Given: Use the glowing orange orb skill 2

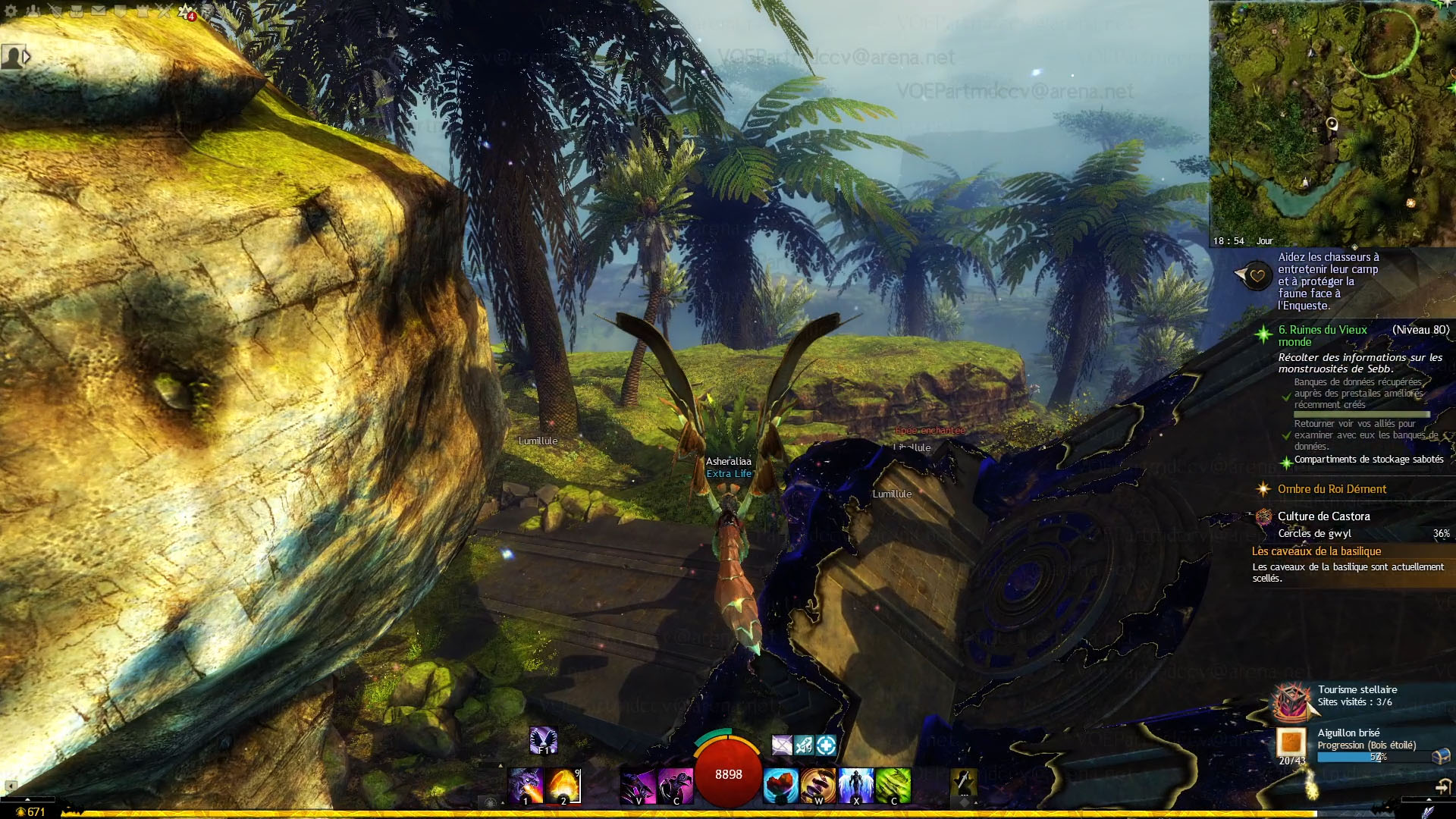Looking at the screenshot, I should click(x=563, y=785).
